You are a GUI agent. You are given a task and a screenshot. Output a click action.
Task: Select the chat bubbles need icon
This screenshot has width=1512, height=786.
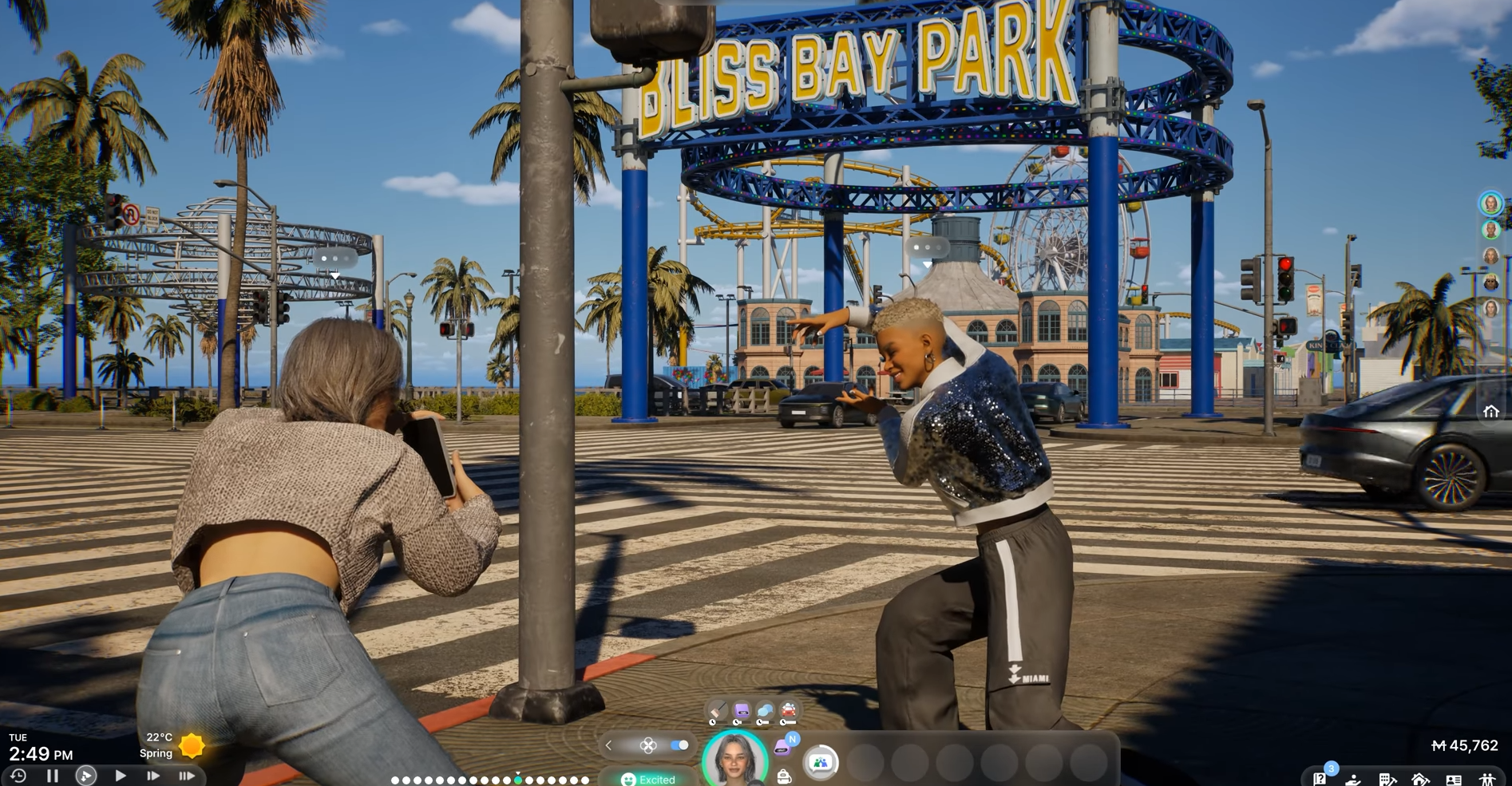pos(765,710)
